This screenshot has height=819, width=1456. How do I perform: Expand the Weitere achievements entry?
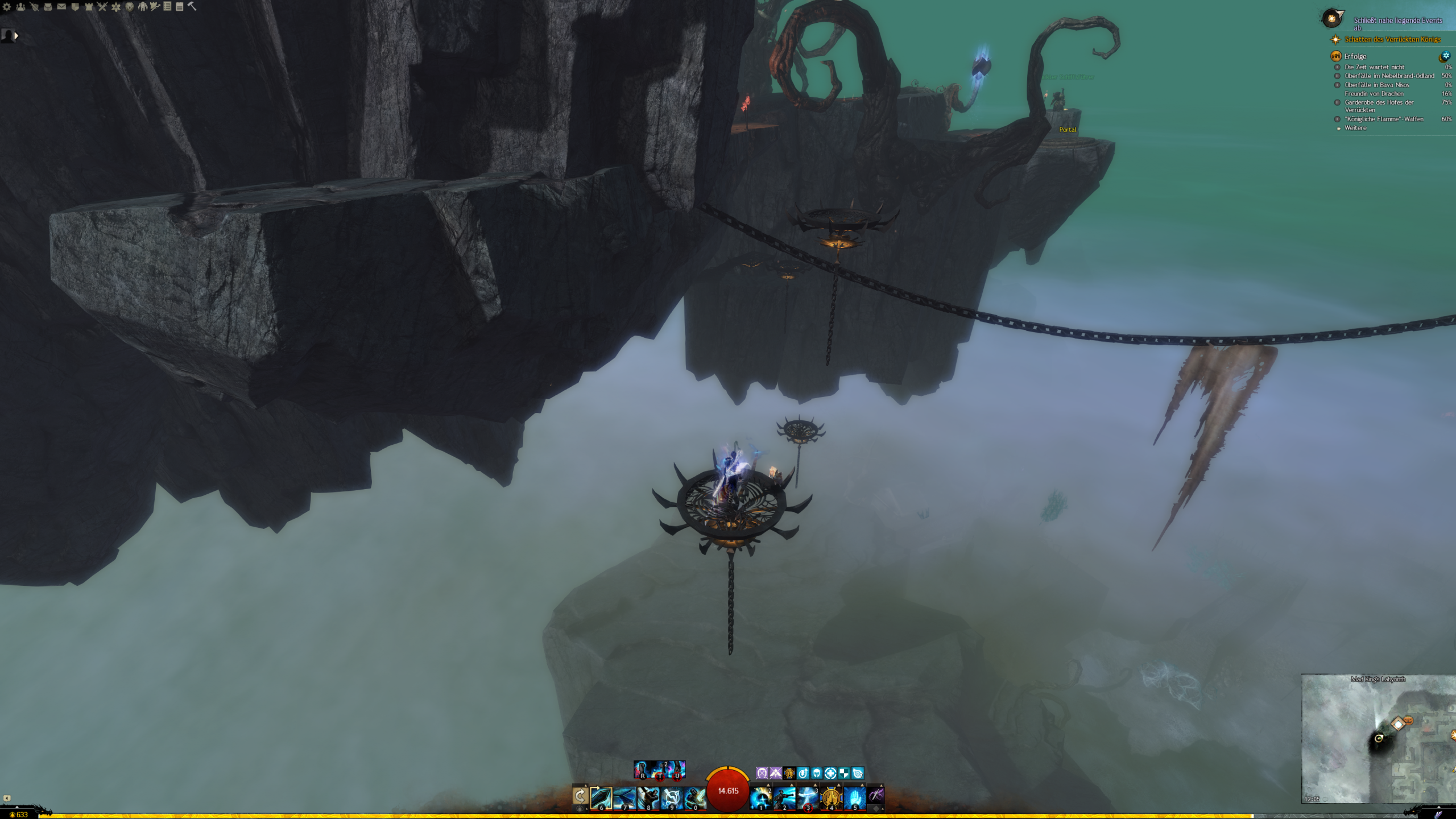coord(1355,128)
